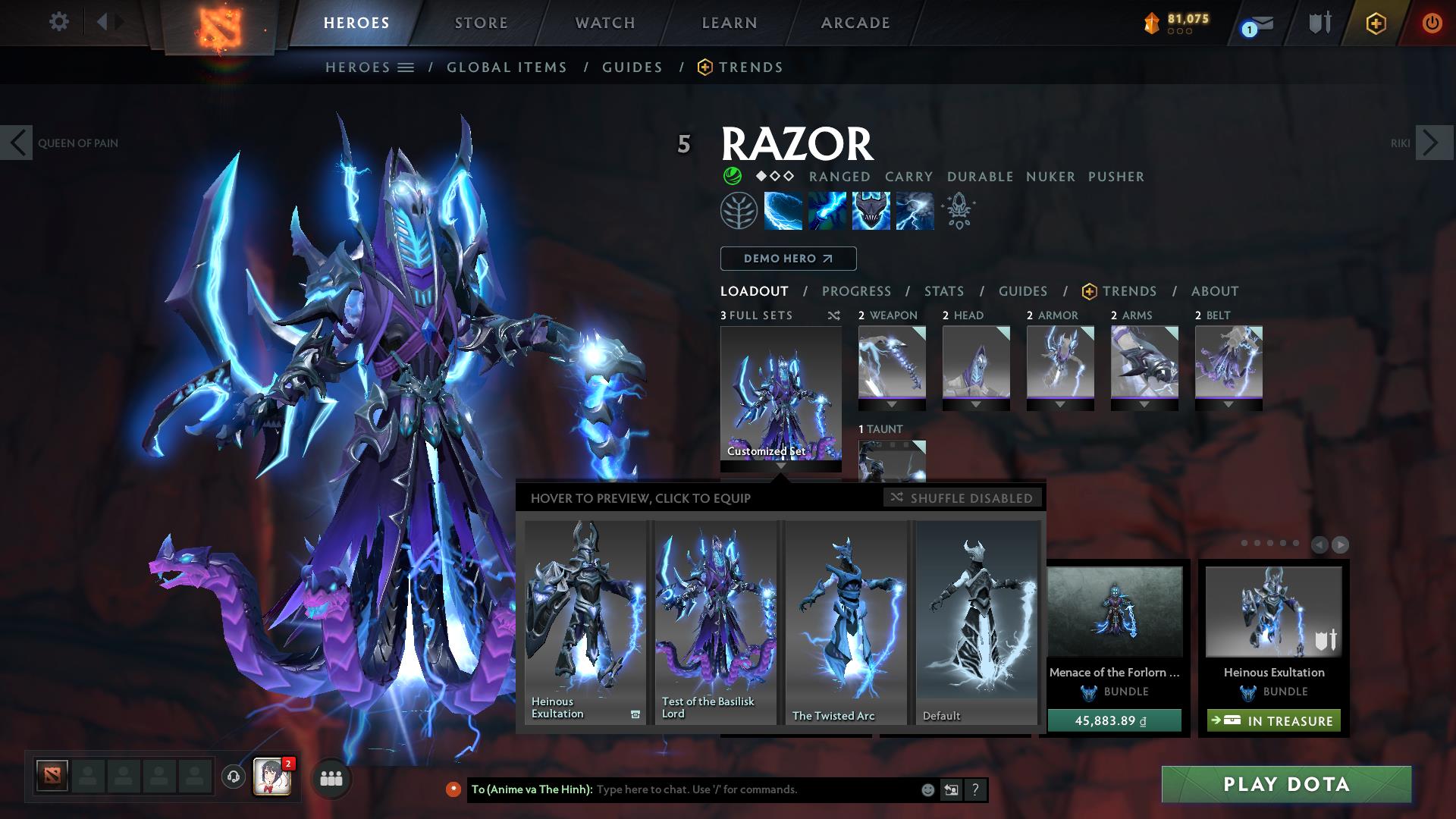Viewport: 1456px width, 819px height.
Task: Toggle shuffle next to 3 Full Sets
Action: [833, 315]
